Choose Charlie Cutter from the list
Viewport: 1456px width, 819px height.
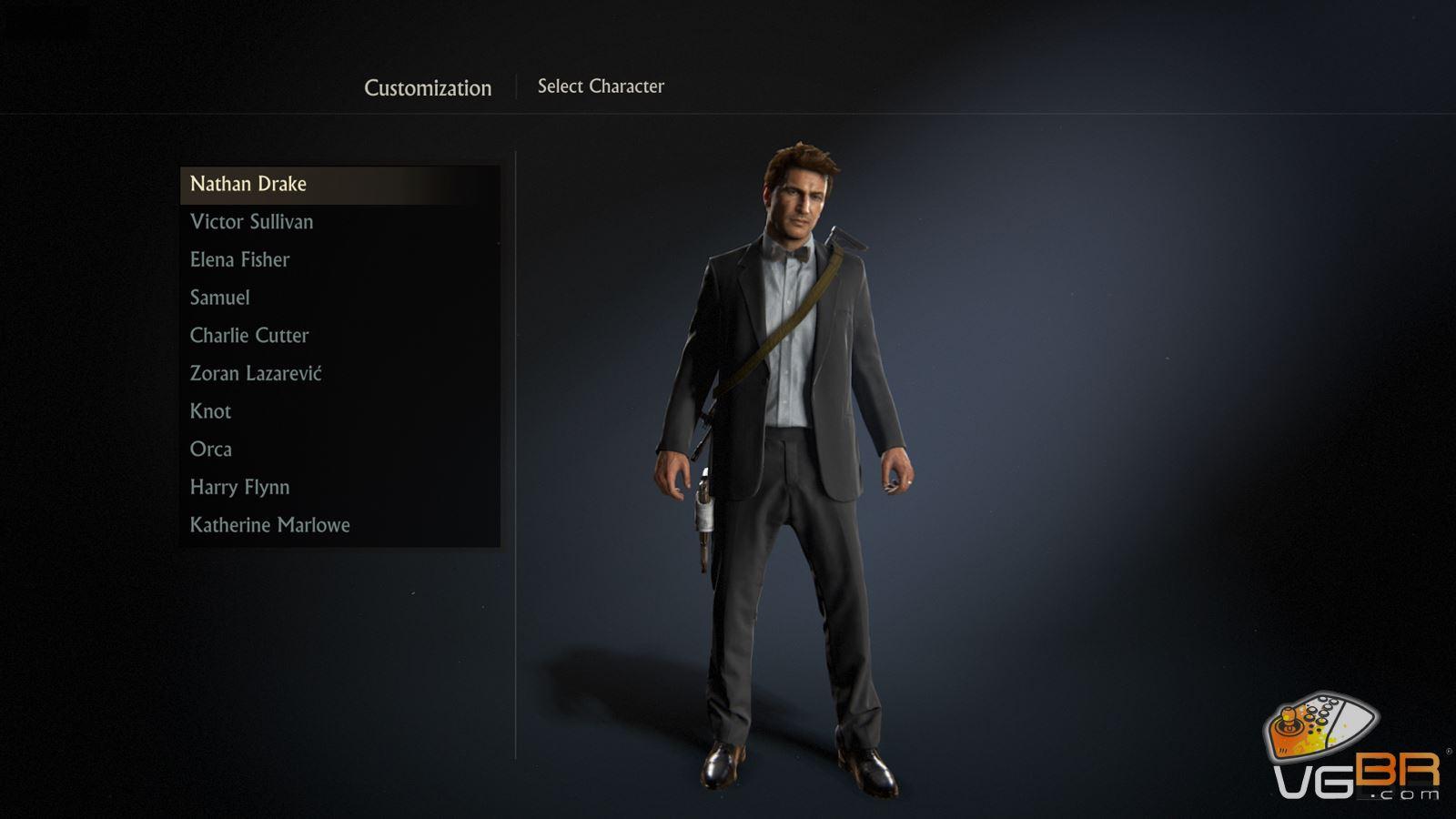click(249, 336)
